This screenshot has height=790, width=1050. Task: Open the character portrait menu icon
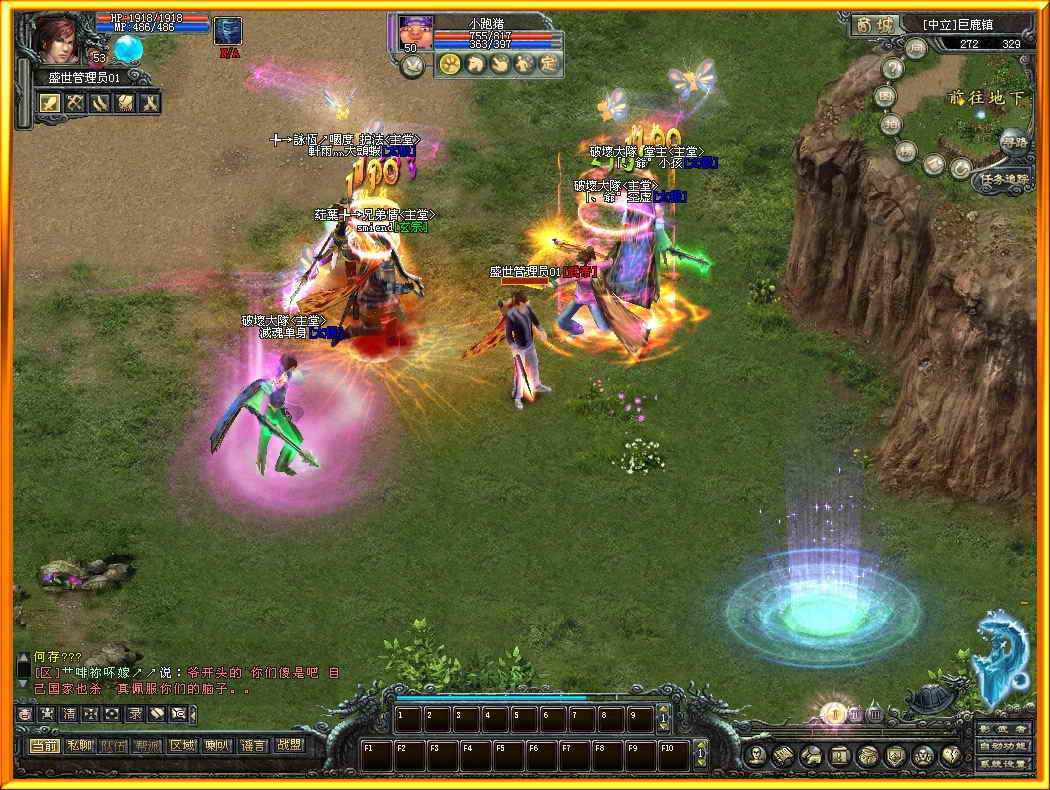[x=756, y=755]
